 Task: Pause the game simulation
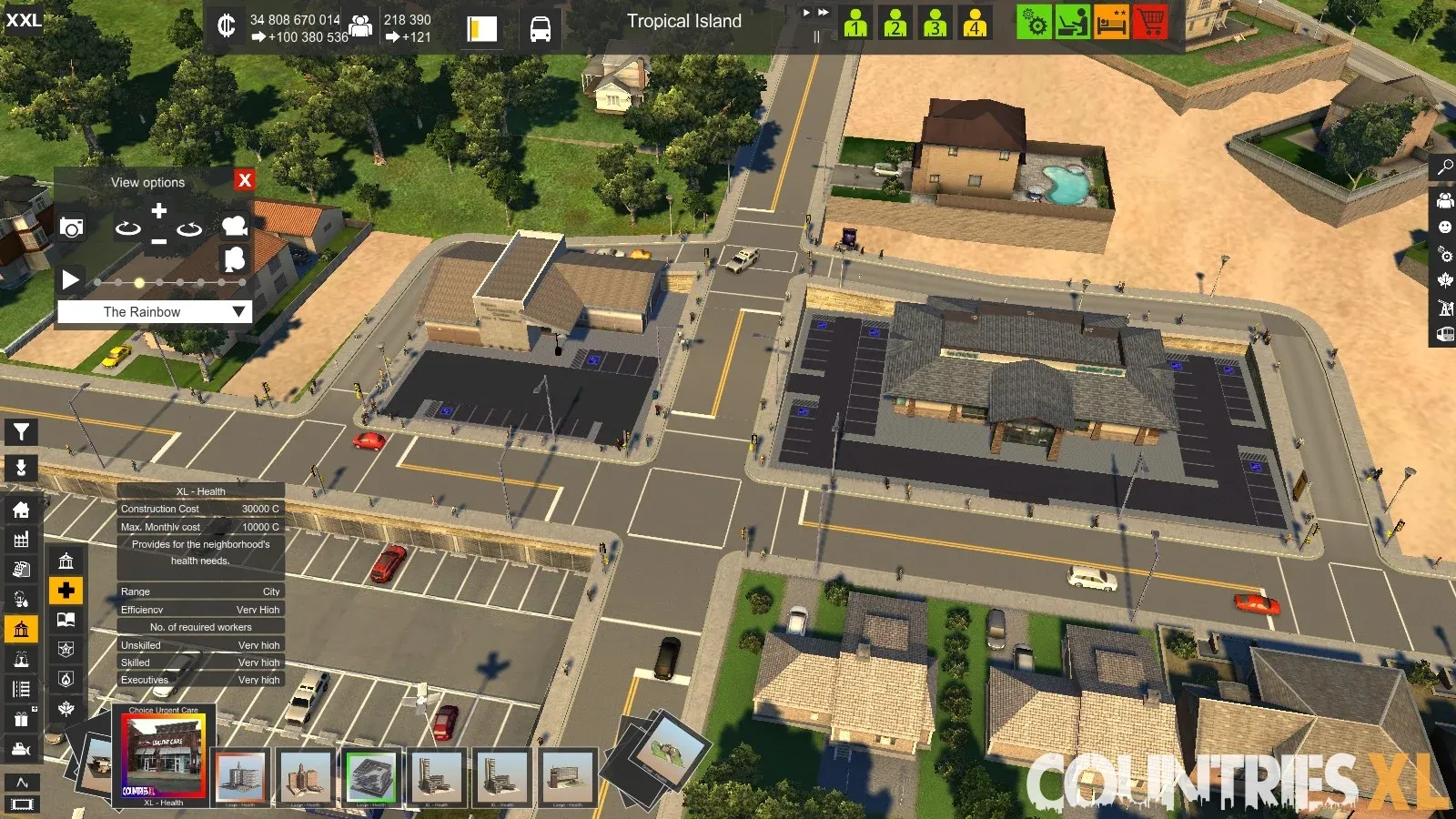pos(816,37)
